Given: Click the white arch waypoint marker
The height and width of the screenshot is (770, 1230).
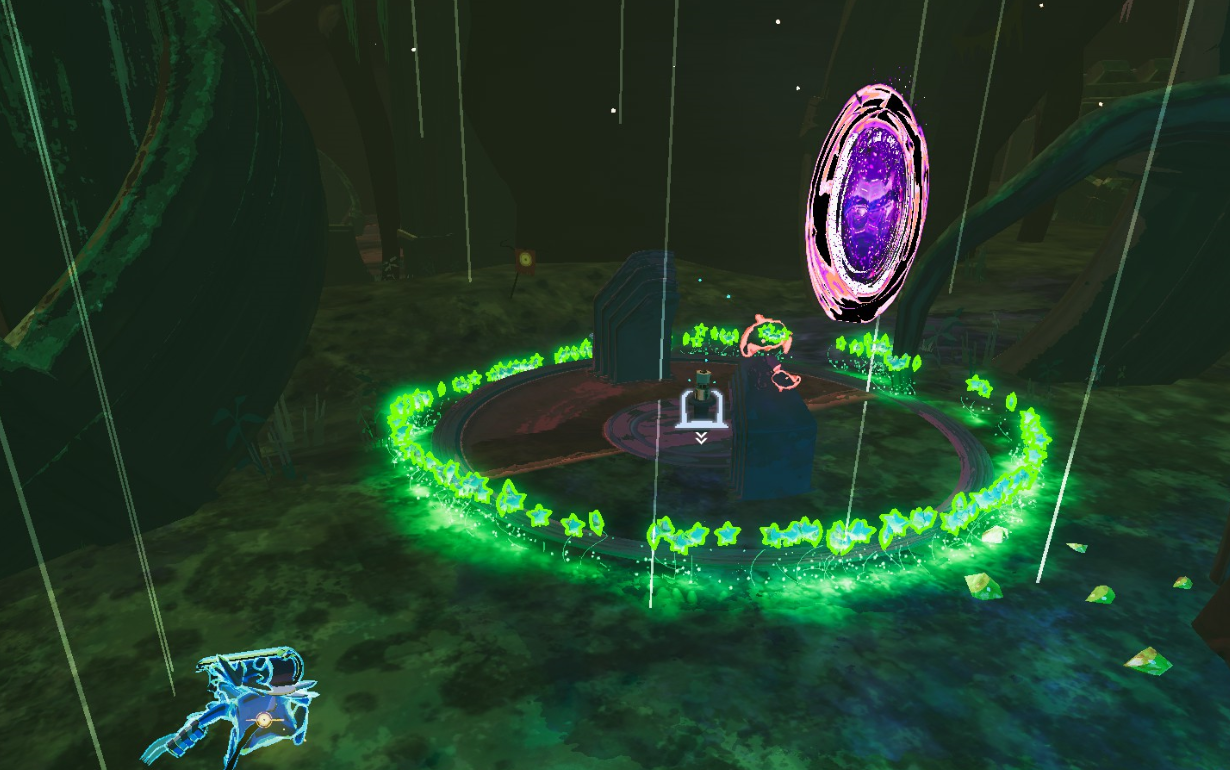Looking at the screenshot, I should [702, 410].
